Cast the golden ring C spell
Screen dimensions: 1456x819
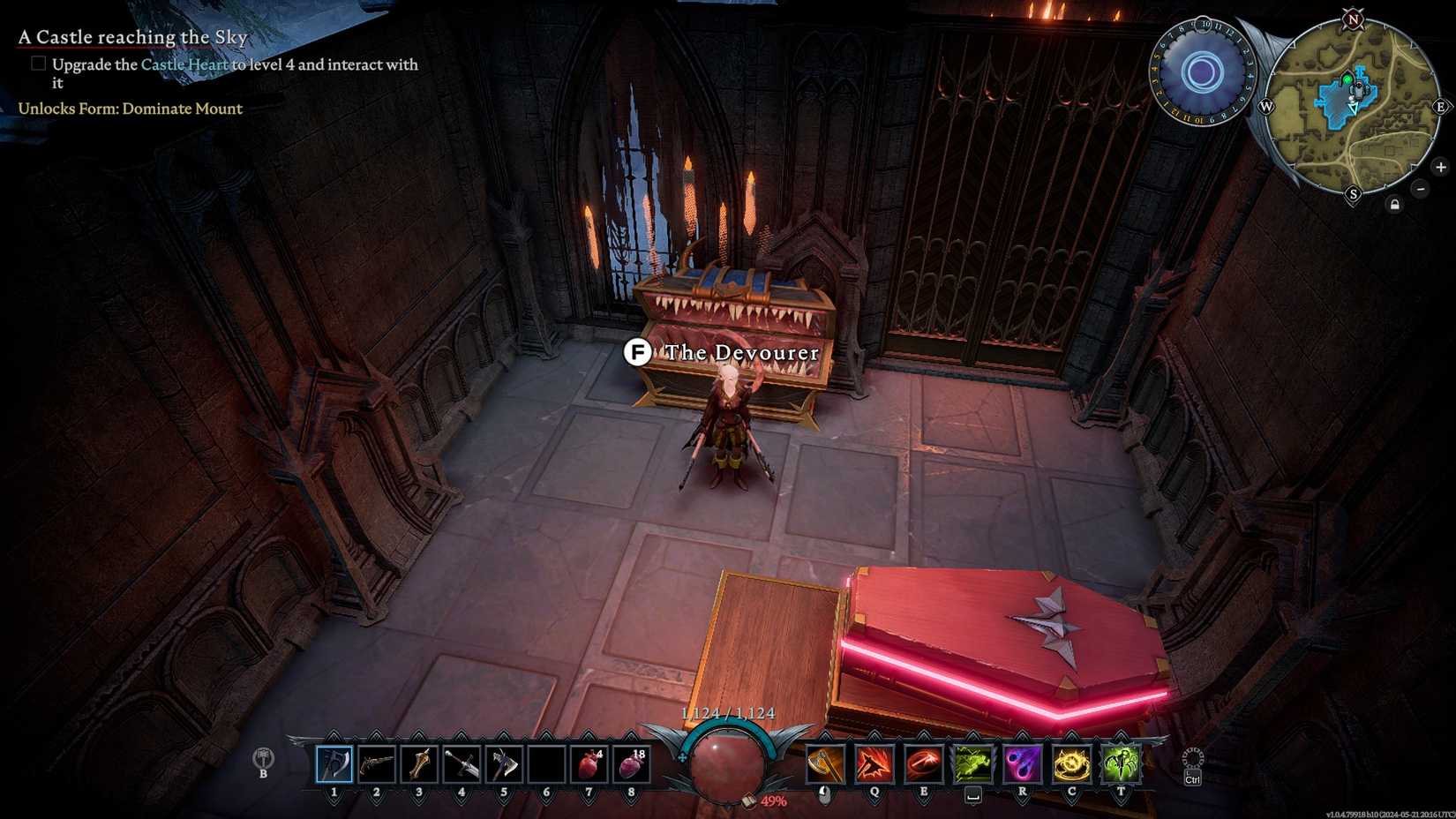click(1072, 763)
